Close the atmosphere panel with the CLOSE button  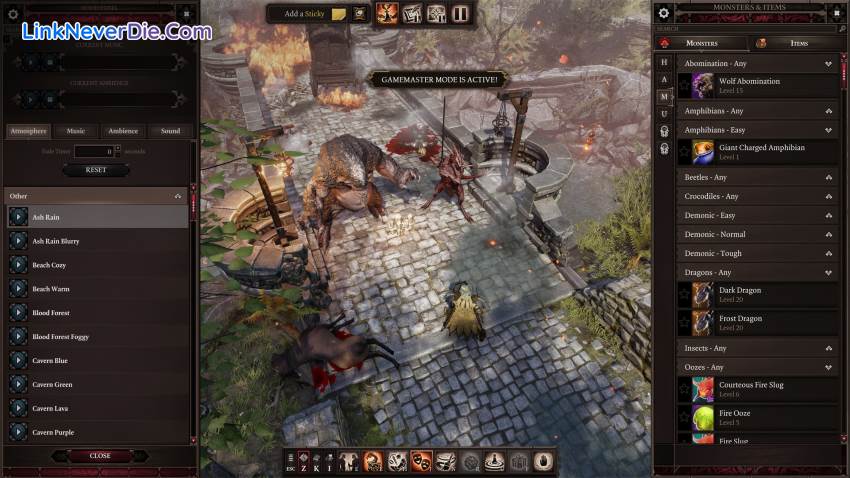(x=100, y=456)
